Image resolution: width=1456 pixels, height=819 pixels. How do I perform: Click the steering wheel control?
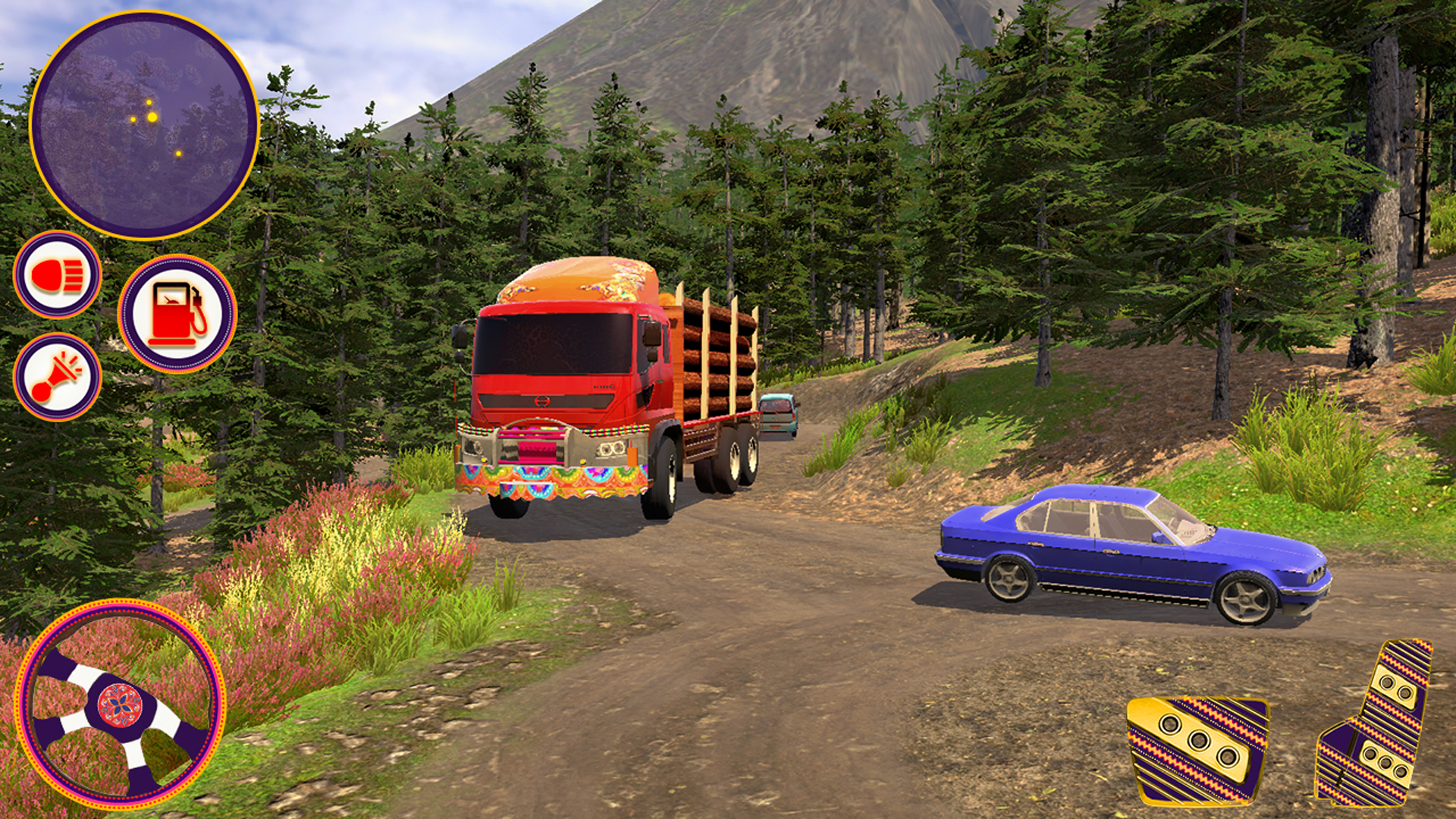tap(120, 705)
